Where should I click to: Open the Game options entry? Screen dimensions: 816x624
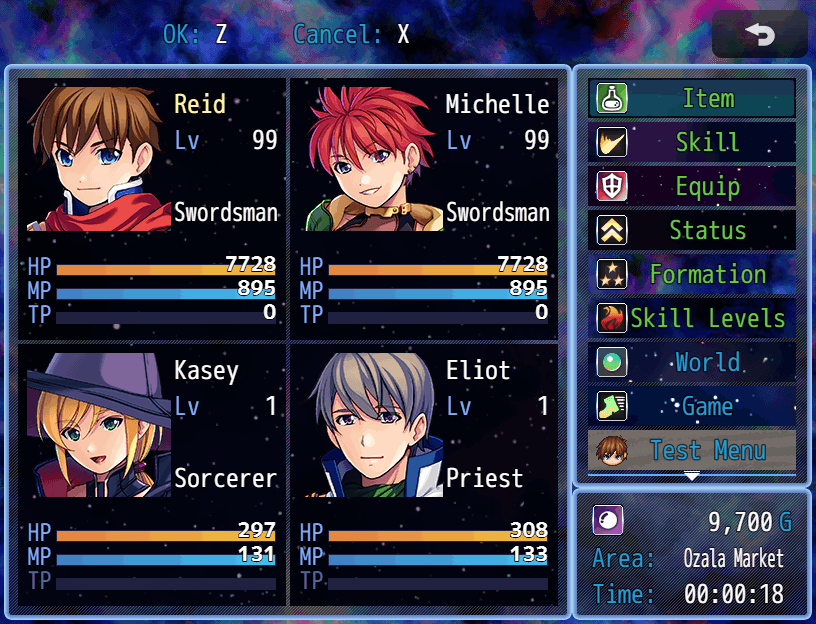point(692,406)
